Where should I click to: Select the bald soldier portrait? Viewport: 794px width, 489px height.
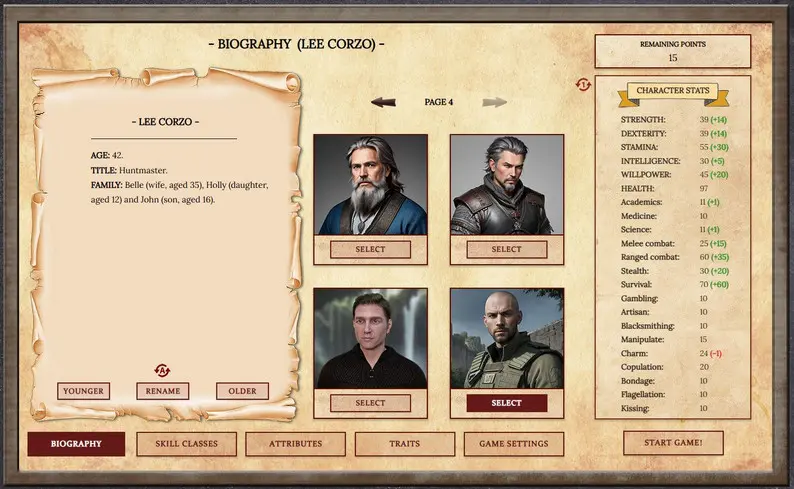(x=506, y=403)
